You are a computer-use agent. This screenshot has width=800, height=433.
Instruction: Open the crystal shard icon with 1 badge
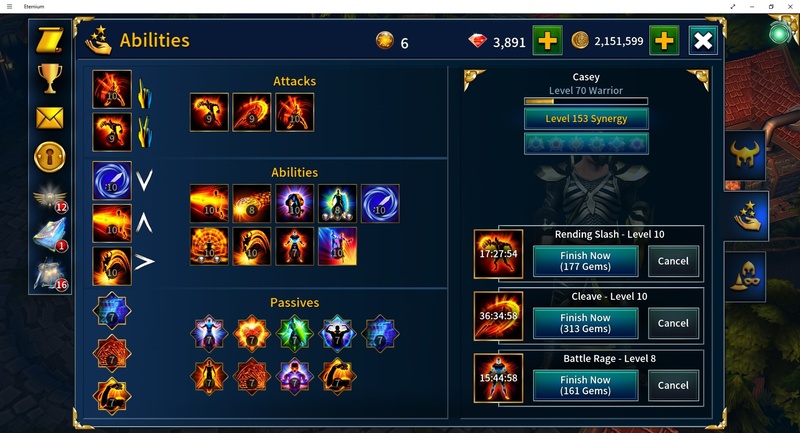click(50, 235)
